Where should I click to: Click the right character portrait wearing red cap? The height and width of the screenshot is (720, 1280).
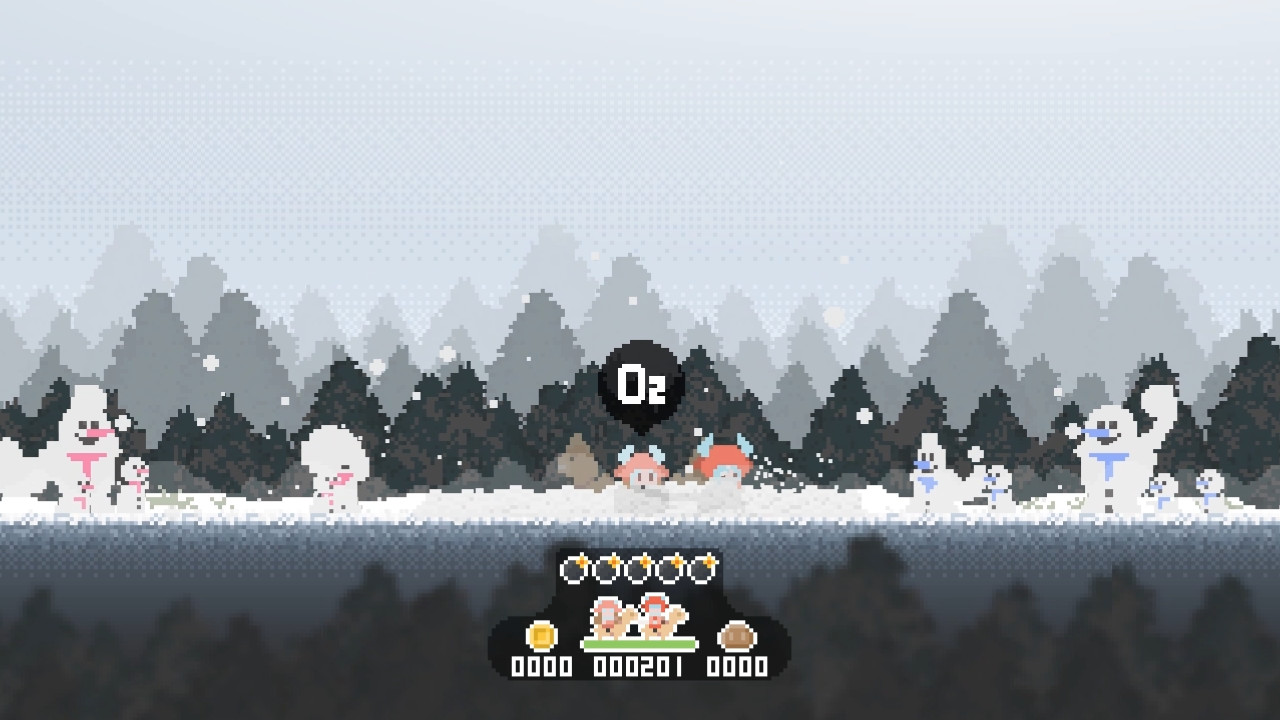655,612
